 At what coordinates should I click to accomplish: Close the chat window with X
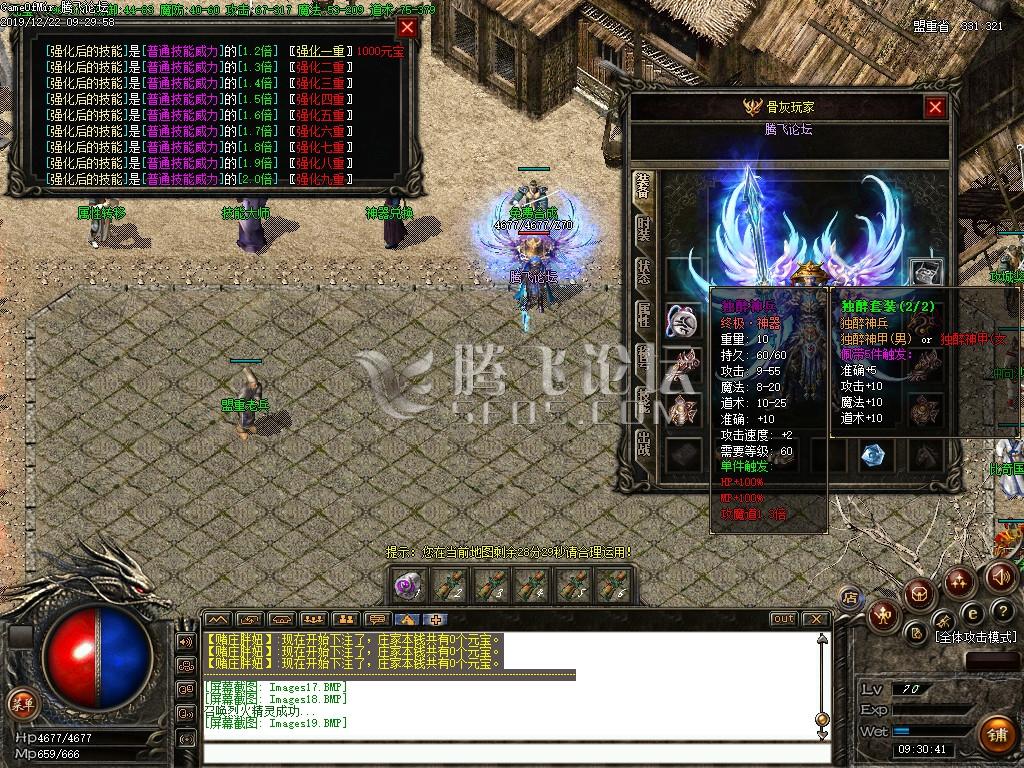pyautogui.click(x=815, y=619)
